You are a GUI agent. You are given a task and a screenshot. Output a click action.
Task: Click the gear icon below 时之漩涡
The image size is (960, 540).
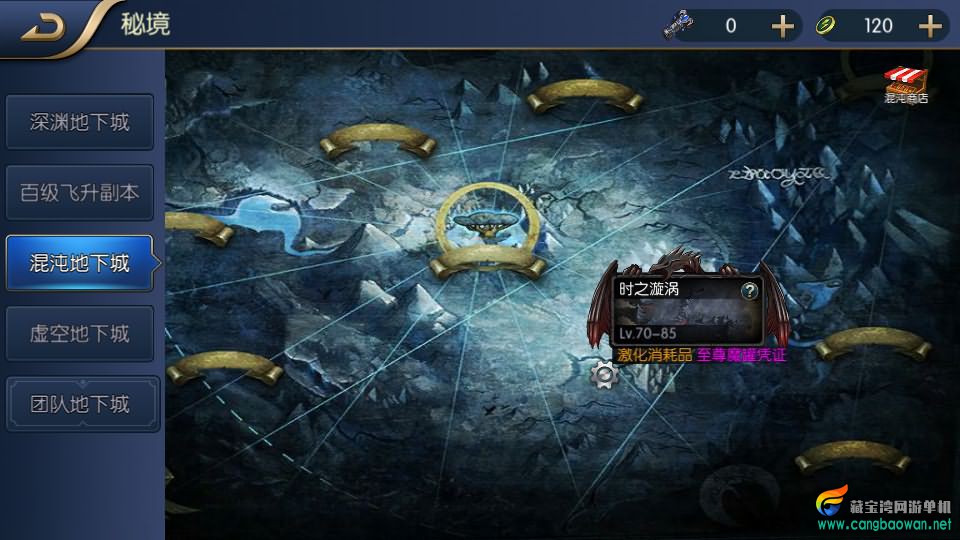click(604, 375)
